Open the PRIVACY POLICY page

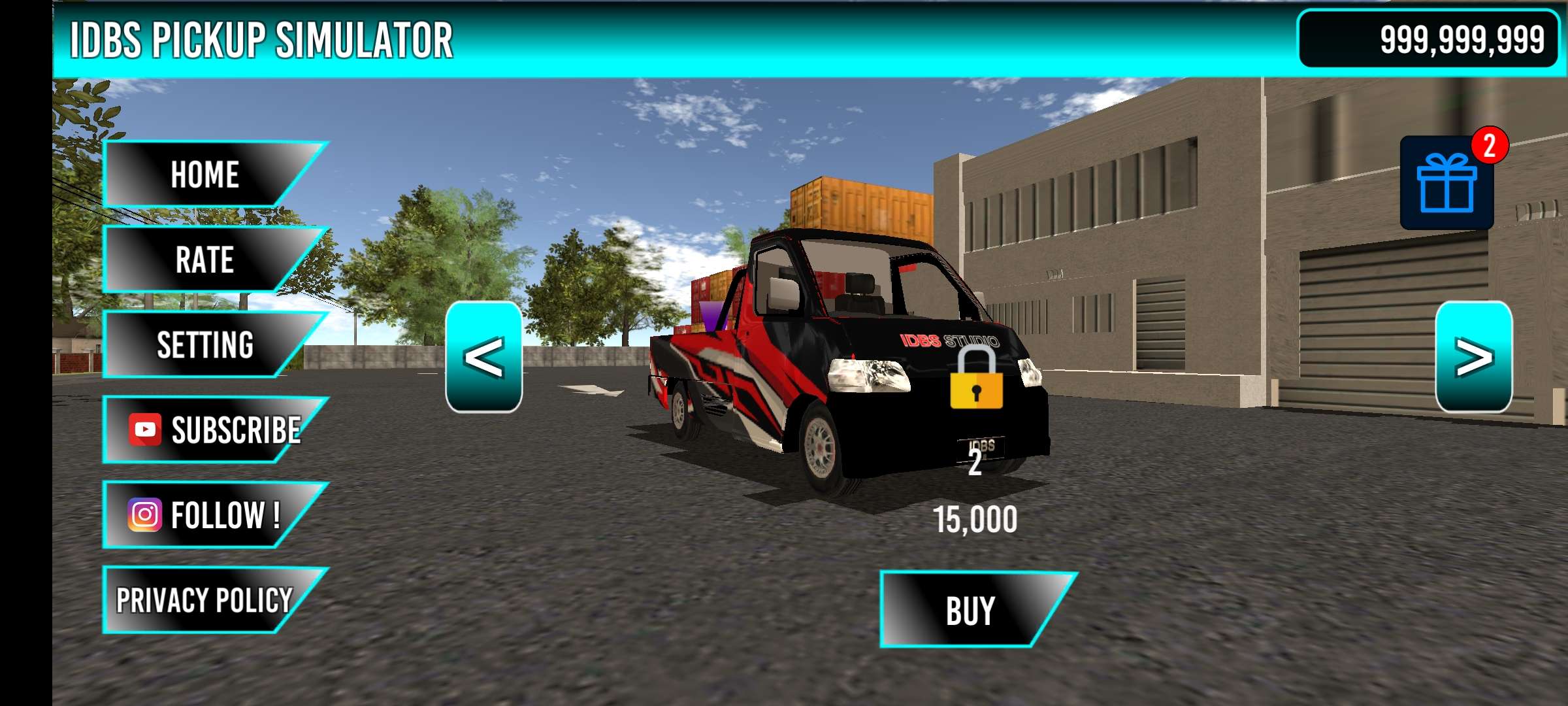click(x=204, y=599)
